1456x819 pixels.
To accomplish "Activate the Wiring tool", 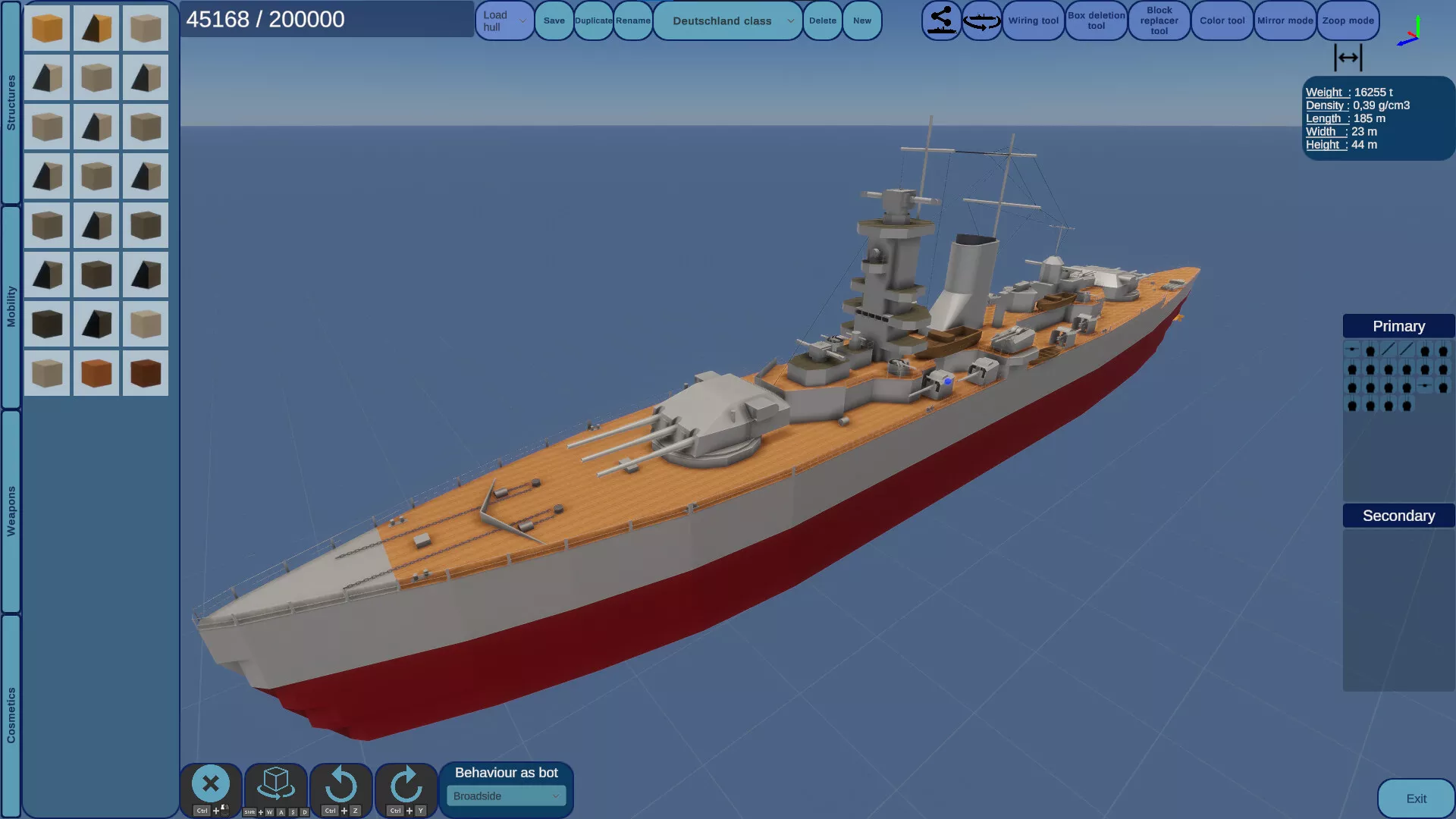I will 1033,21.
